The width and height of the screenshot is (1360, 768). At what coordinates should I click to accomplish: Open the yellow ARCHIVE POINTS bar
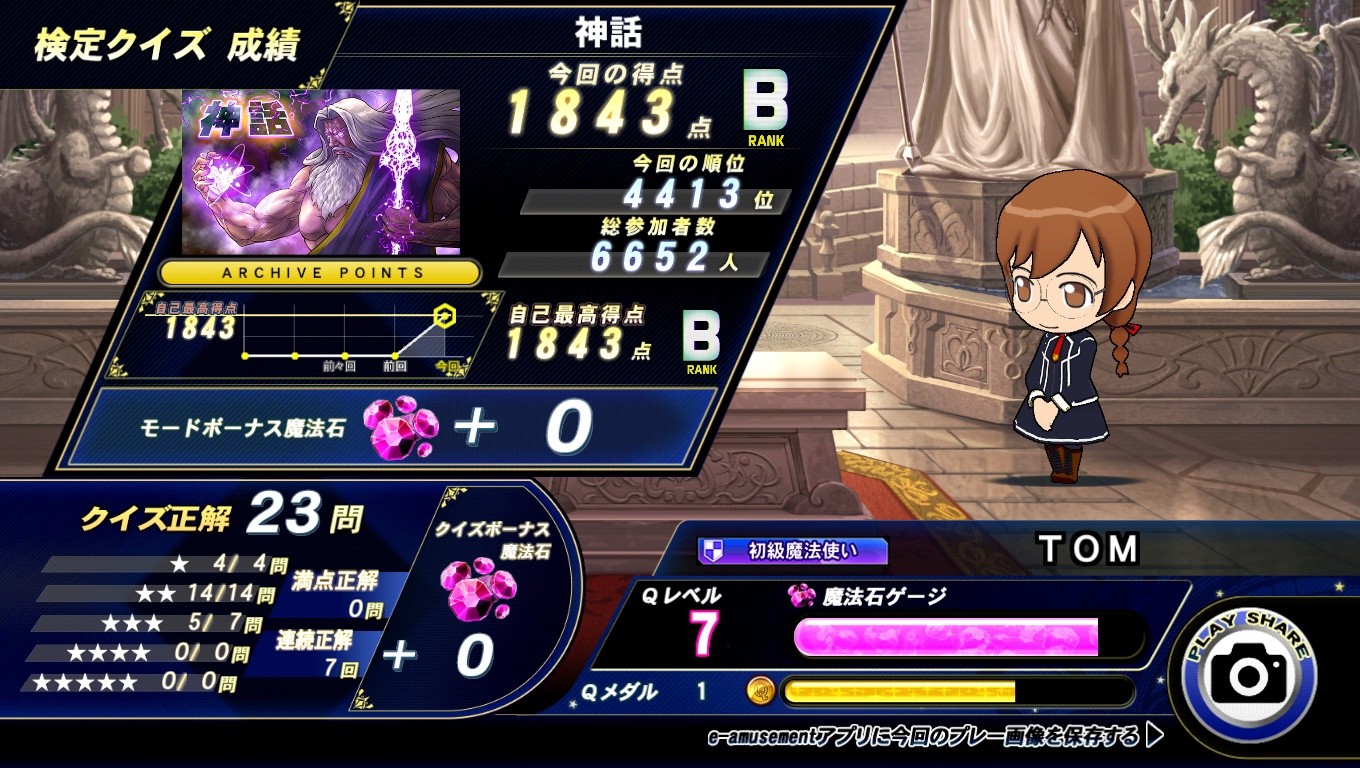point(320,272)
